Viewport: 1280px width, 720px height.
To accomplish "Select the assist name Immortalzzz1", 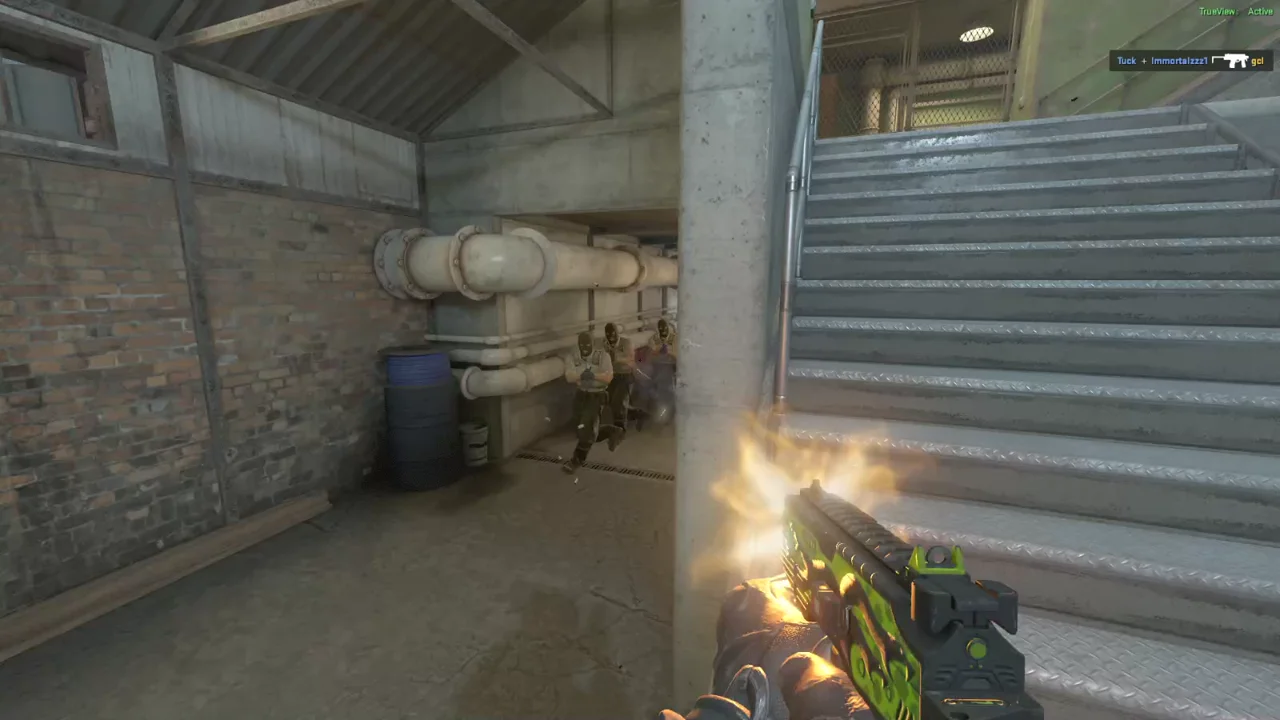I will click(x=1179, y=61).
